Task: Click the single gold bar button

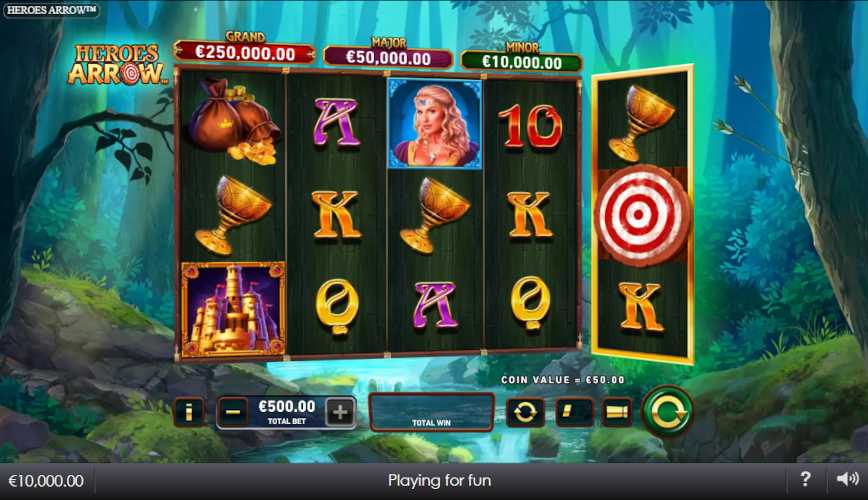Action: (574, 411)
